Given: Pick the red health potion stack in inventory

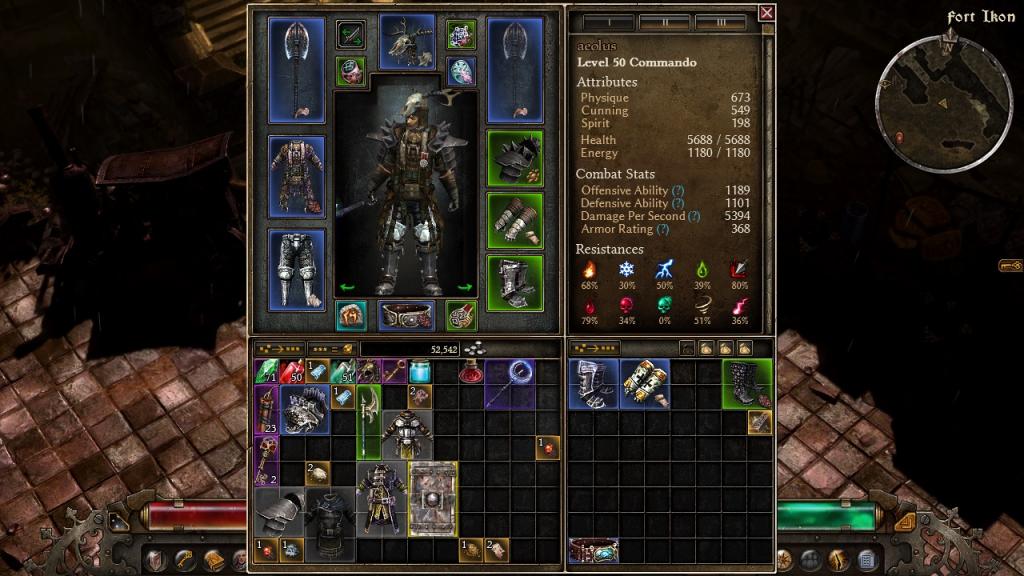Looking at the screenshot, I should coord(292,371).
